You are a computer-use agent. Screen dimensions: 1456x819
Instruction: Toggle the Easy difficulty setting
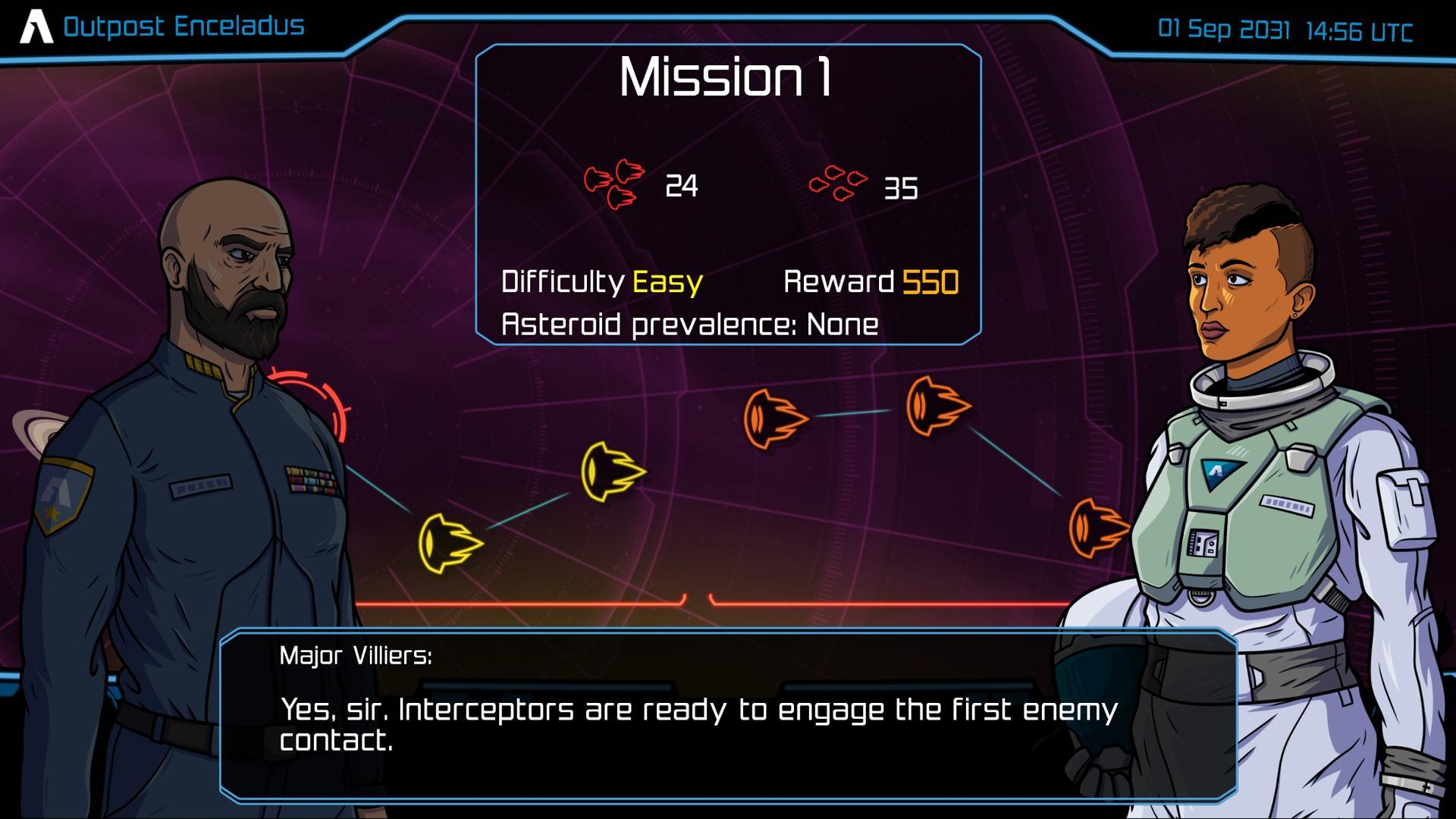tap(667, 282)
